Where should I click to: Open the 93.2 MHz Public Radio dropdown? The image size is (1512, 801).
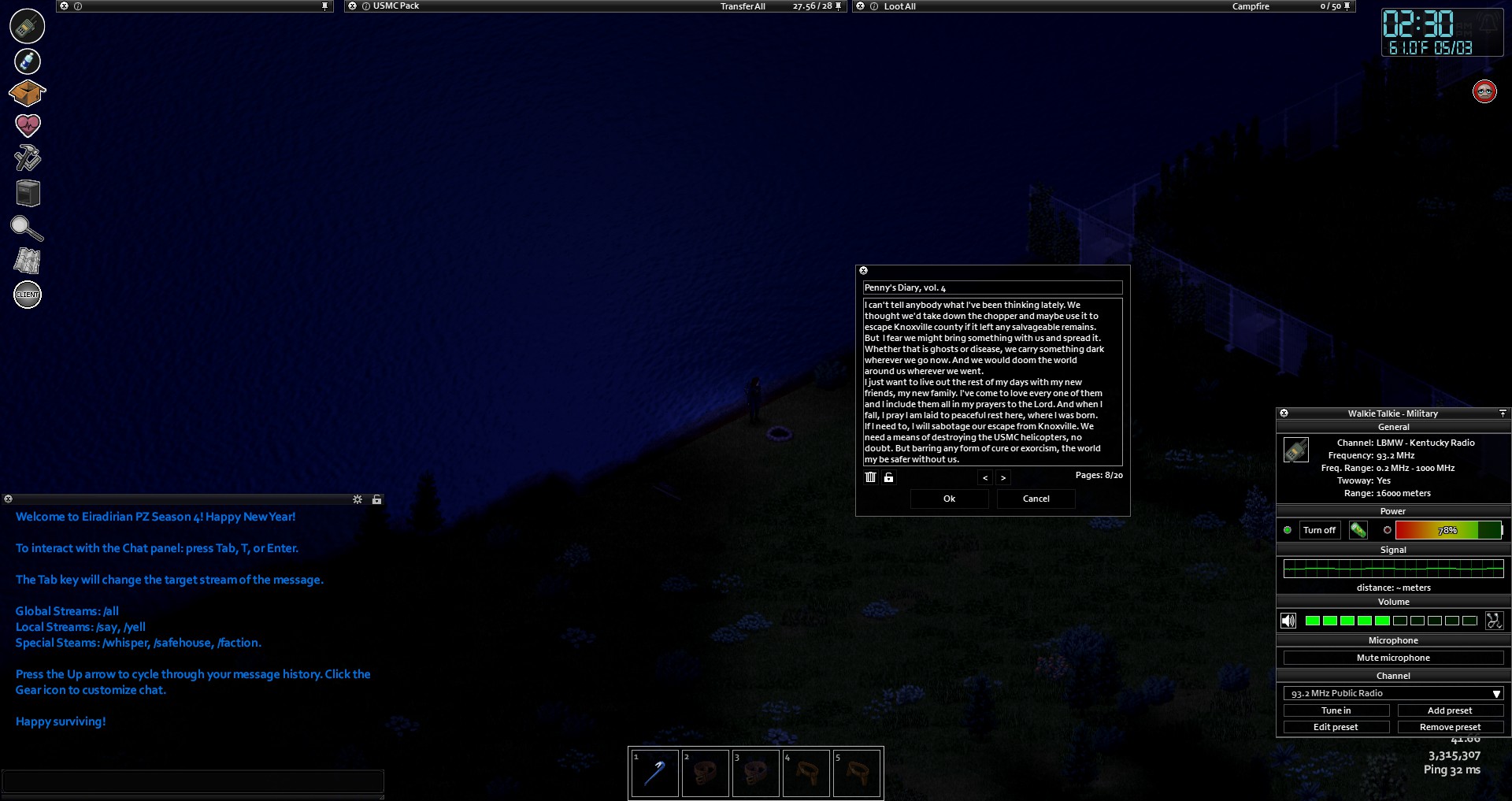[x=1392, y=693]
